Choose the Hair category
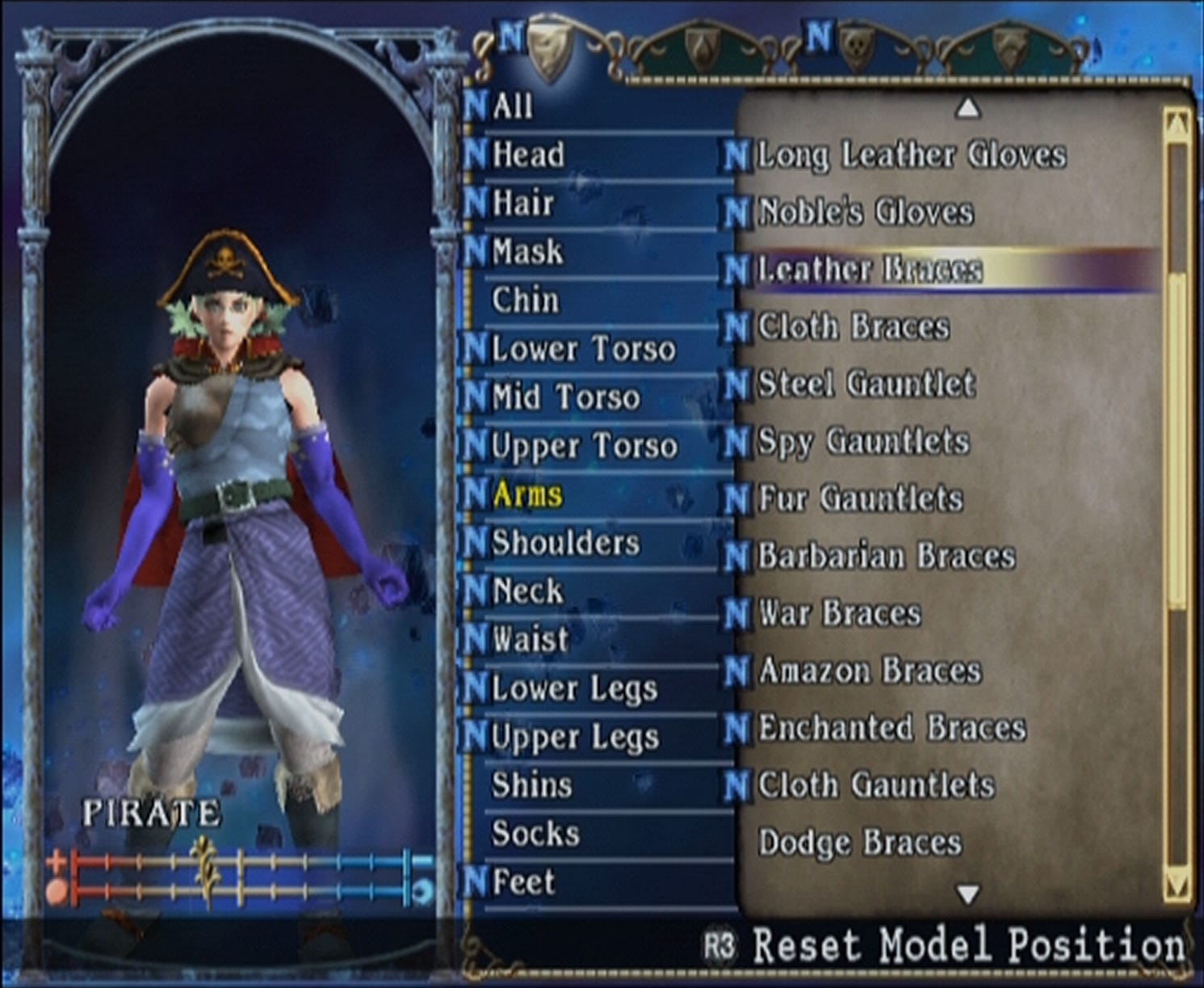This screenshot has width=1204, height=988. tap(522, 203)
